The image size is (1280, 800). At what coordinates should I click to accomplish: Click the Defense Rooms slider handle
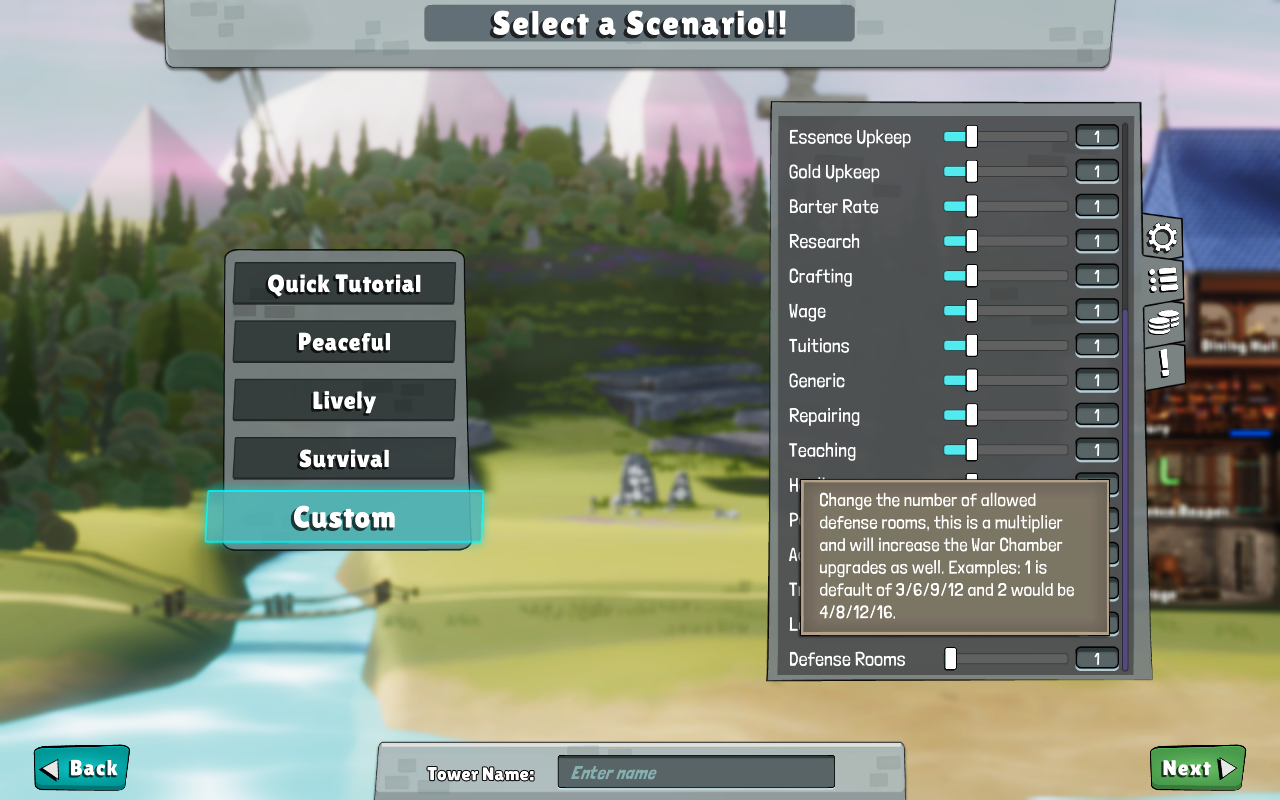click(x=948, y=658)
